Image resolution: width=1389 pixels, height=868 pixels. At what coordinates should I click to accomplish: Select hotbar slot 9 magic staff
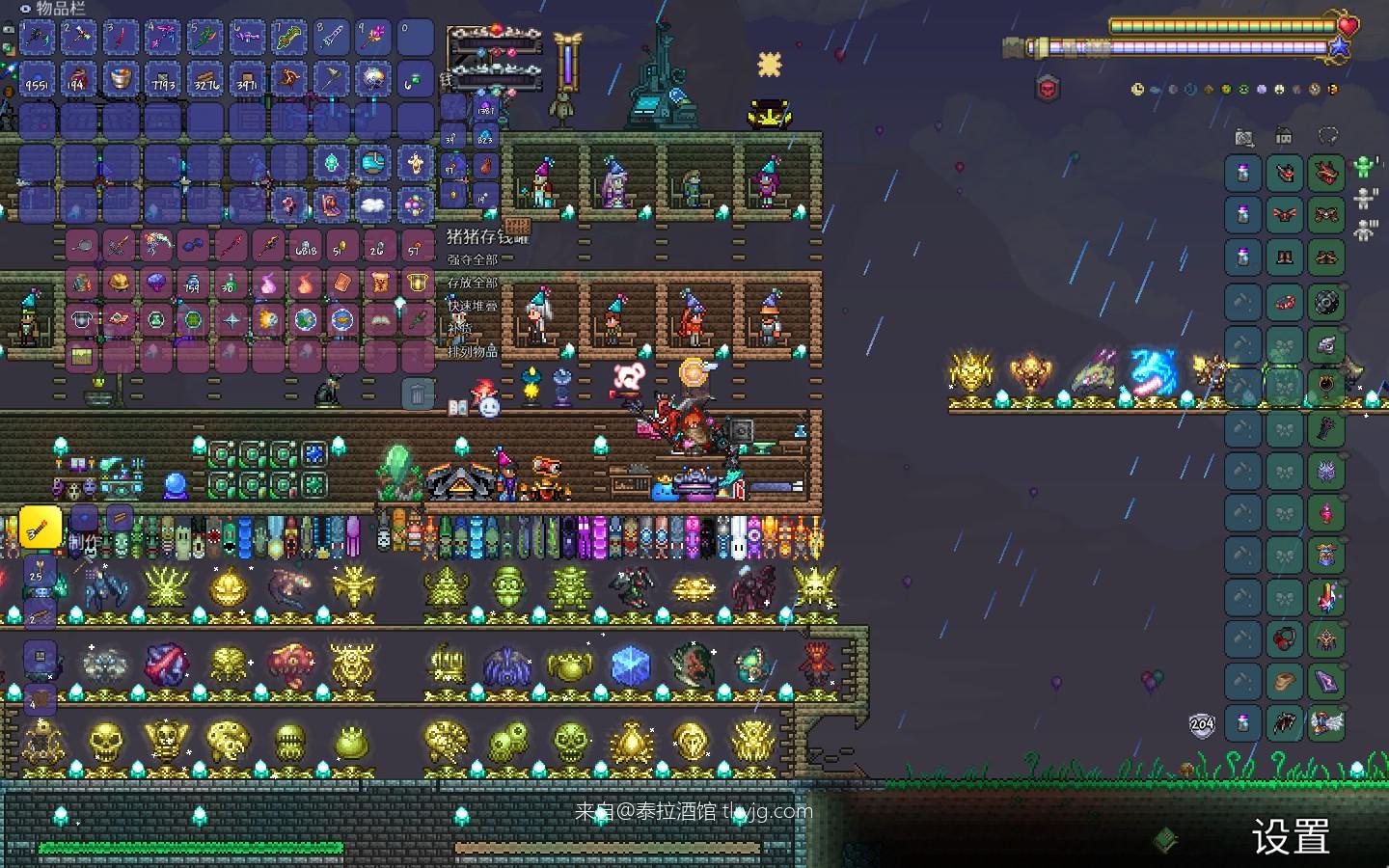(x=373, y=38)
